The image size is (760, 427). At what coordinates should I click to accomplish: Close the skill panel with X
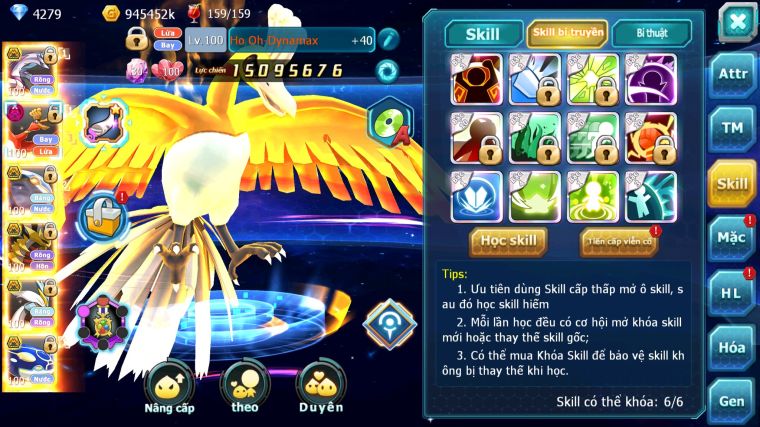[736, 22]
